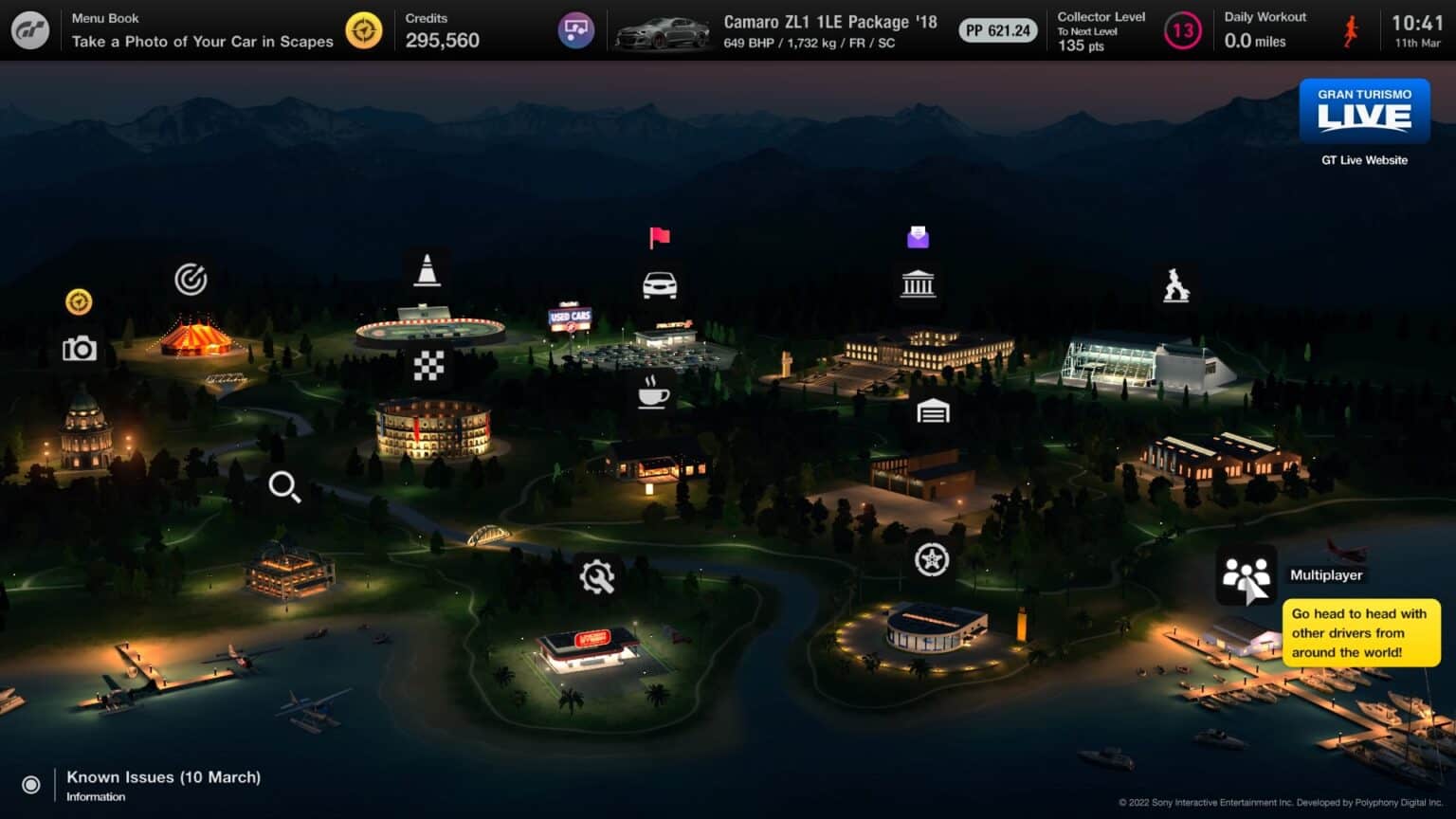1456x819 pixels.
Task: Select the Tuning Shop wrench icon
Action: pyautogui.click(x=597, y=576)
